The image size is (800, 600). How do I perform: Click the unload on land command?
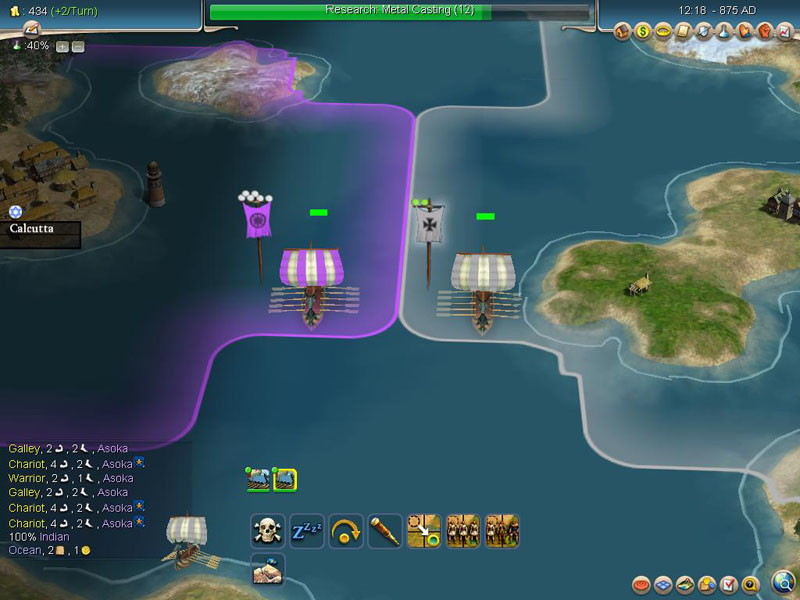click(267, 568)
